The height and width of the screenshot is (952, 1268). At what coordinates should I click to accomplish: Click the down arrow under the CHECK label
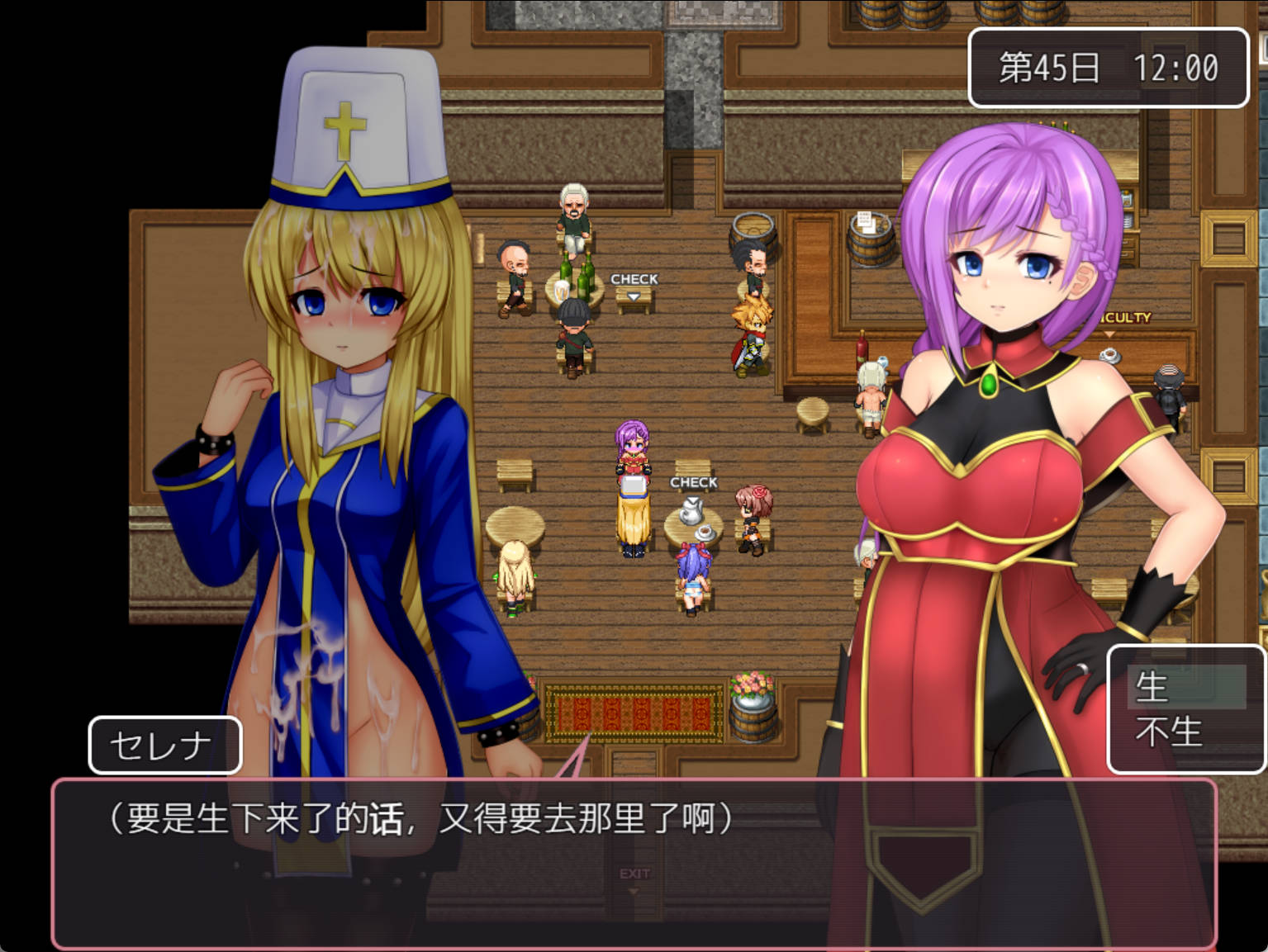point(633,295)
